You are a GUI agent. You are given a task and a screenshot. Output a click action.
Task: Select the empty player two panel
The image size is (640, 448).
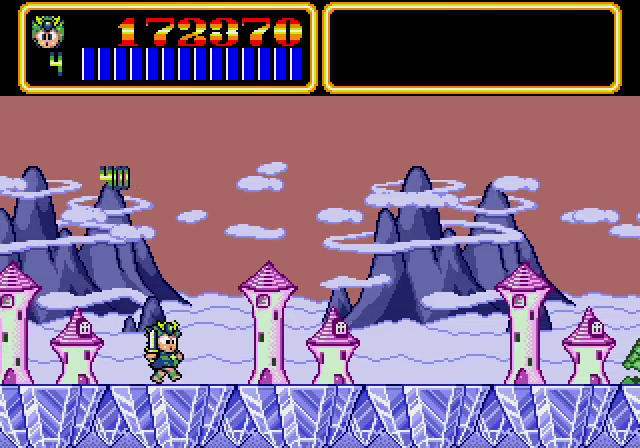click(x=472, y=48)
